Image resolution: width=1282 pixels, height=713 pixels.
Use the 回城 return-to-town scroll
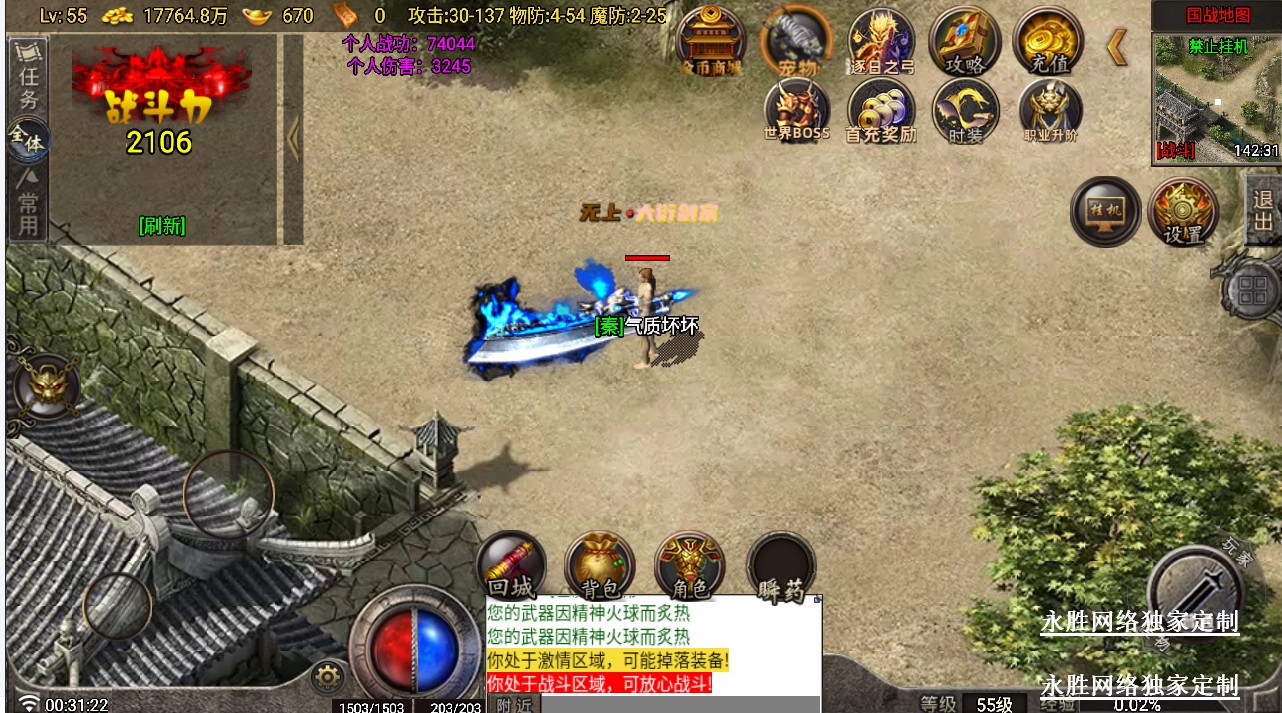[x=511, y=566]
